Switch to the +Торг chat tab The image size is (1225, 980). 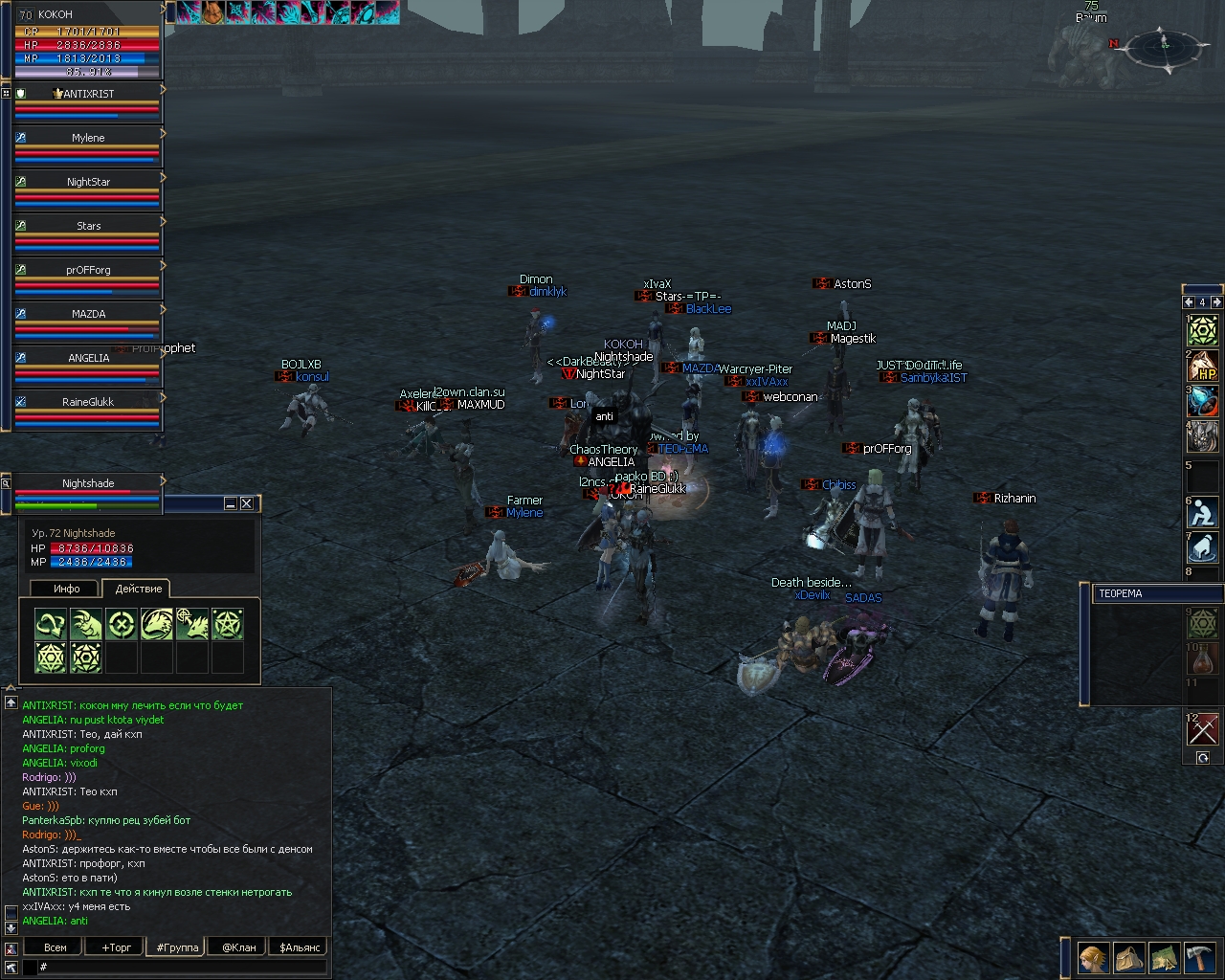click(116, 947)
